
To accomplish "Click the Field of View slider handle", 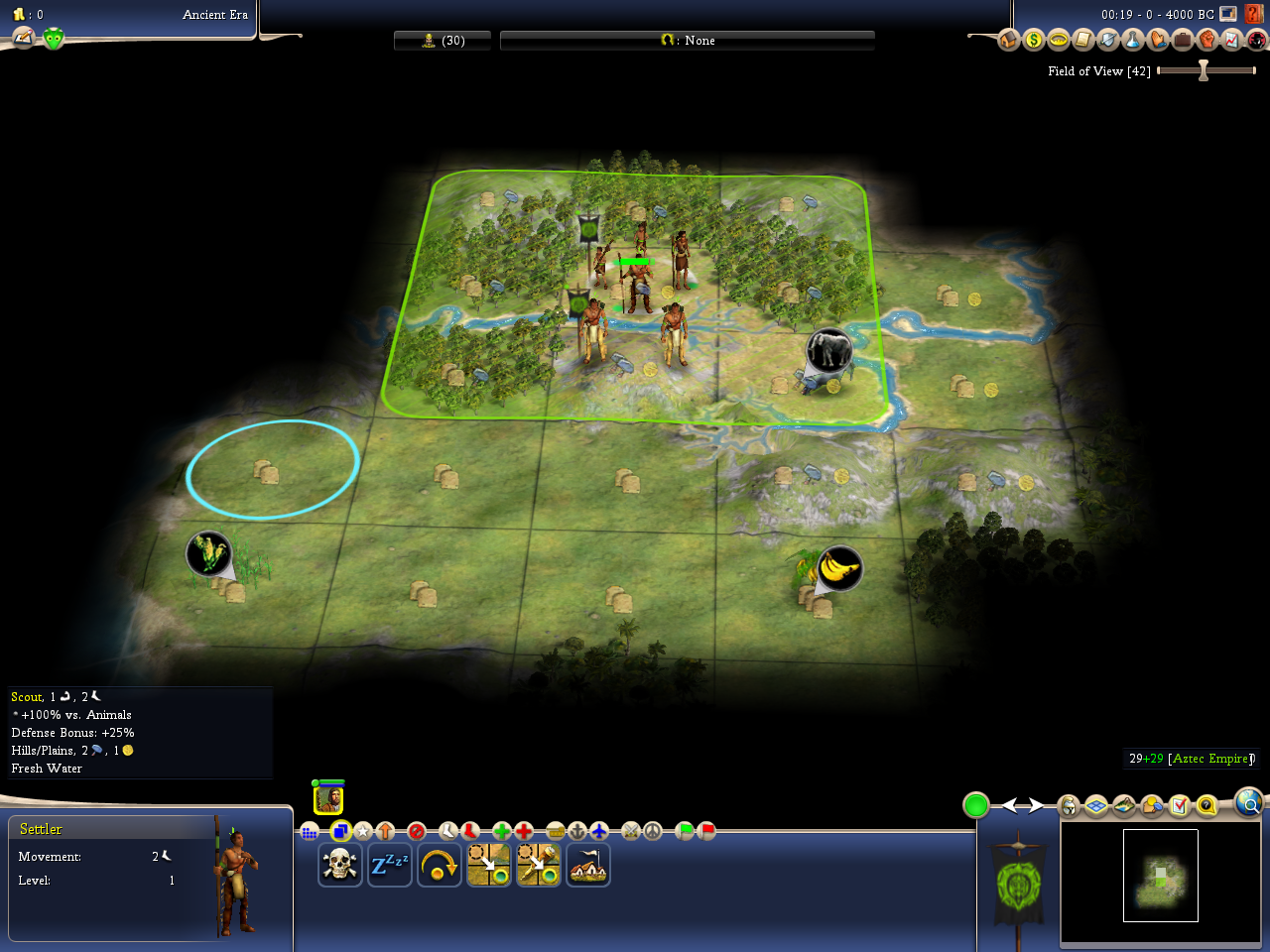I will [x=1204, y=70].
